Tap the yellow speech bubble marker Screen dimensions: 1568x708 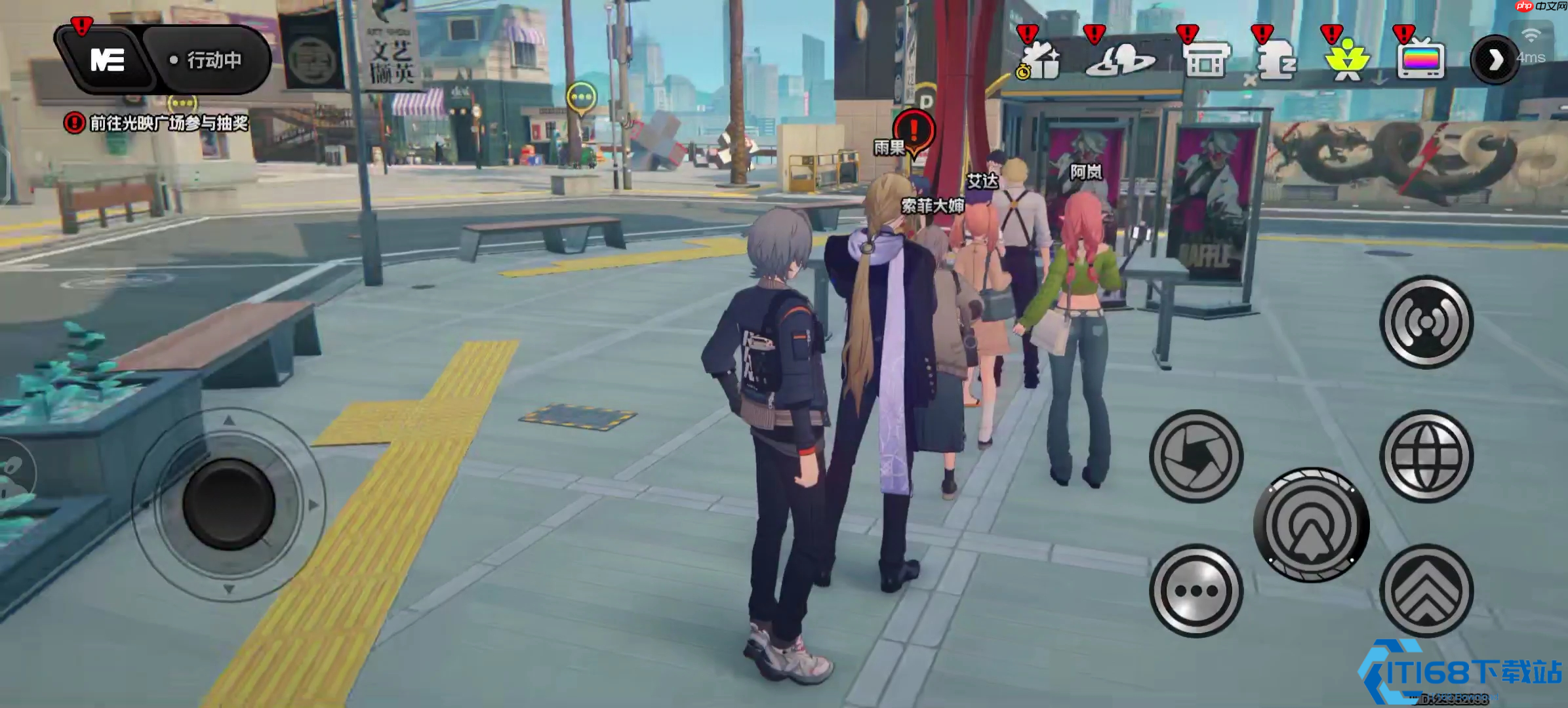tap(581, 98)
